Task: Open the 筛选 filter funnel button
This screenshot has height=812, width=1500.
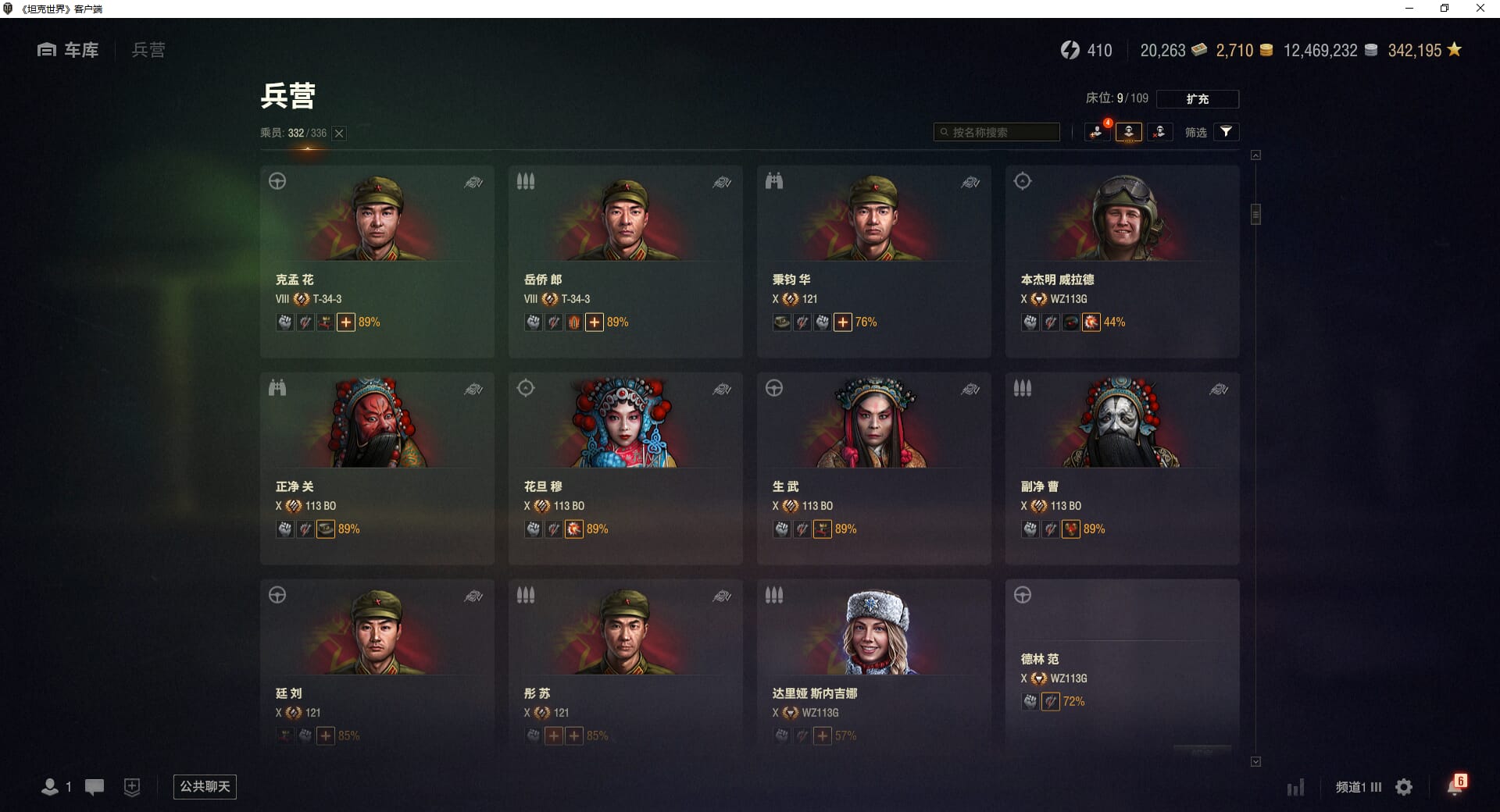Action: (x=1226, y=132)
